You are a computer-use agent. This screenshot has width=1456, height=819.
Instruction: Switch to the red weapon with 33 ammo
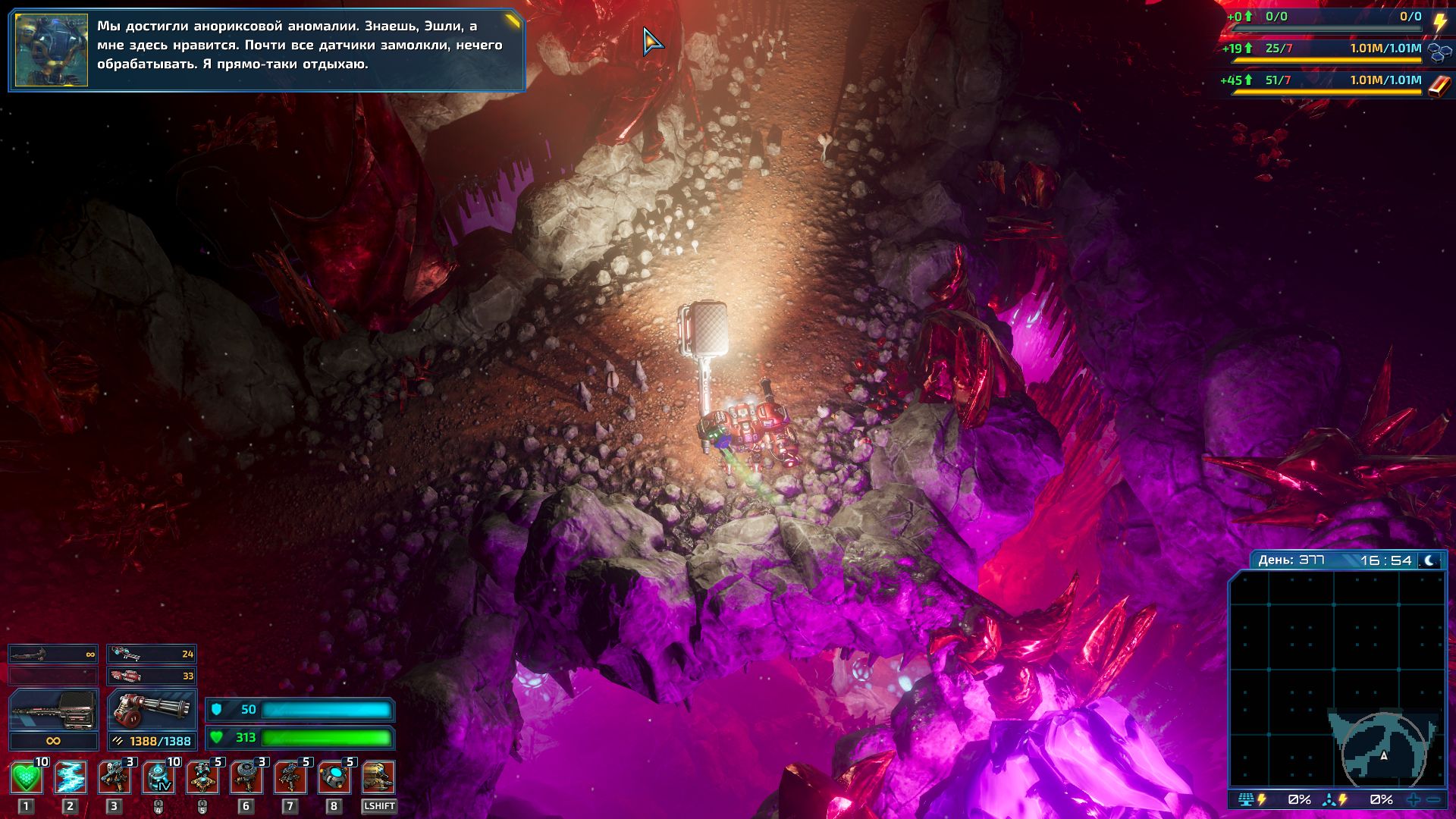pyautogui.click(x=152, y=676)
